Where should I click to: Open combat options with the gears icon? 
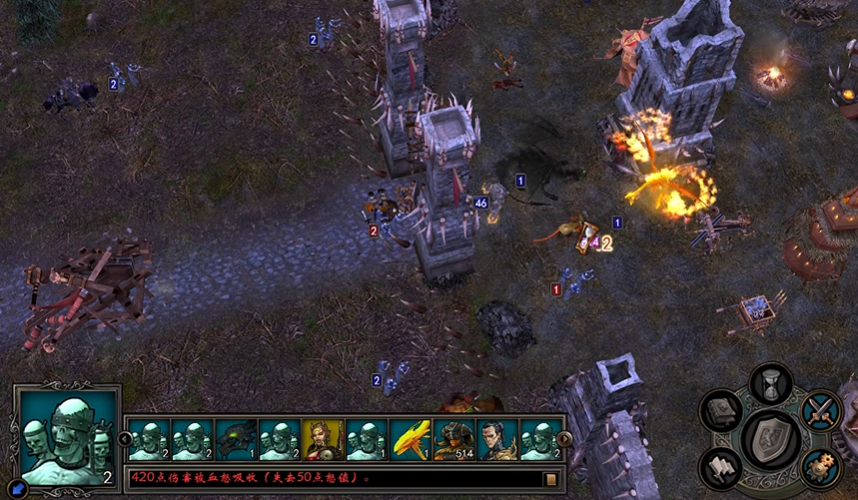(821, 466)
